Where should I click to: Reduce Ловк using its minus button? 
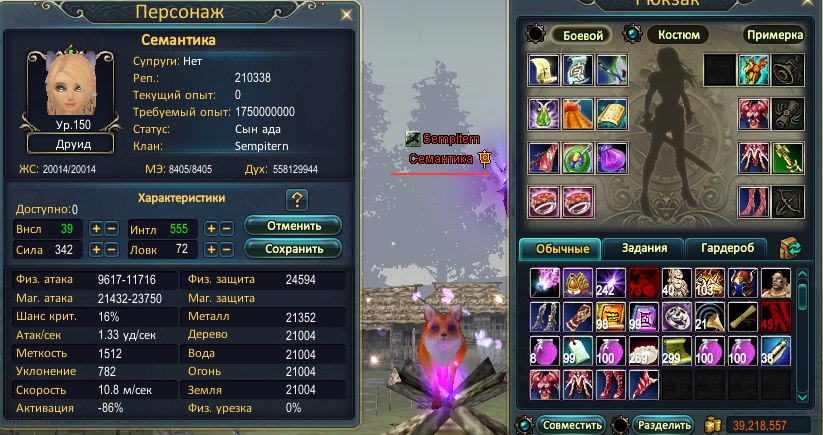227,249
